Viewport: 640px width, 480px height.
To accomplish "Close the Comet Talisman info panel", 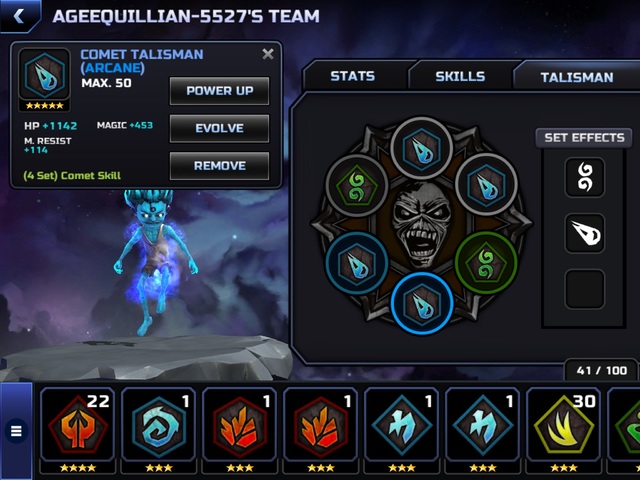I will 268,55.
